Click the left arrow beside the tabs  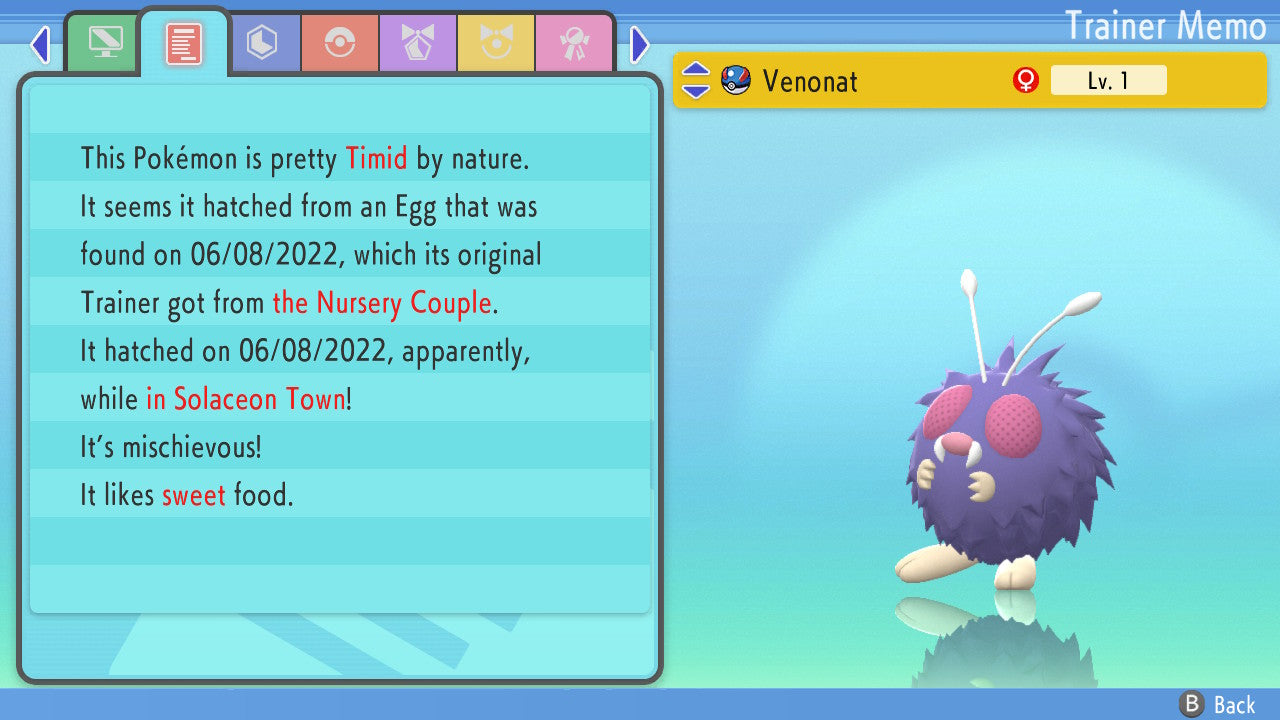40,44
